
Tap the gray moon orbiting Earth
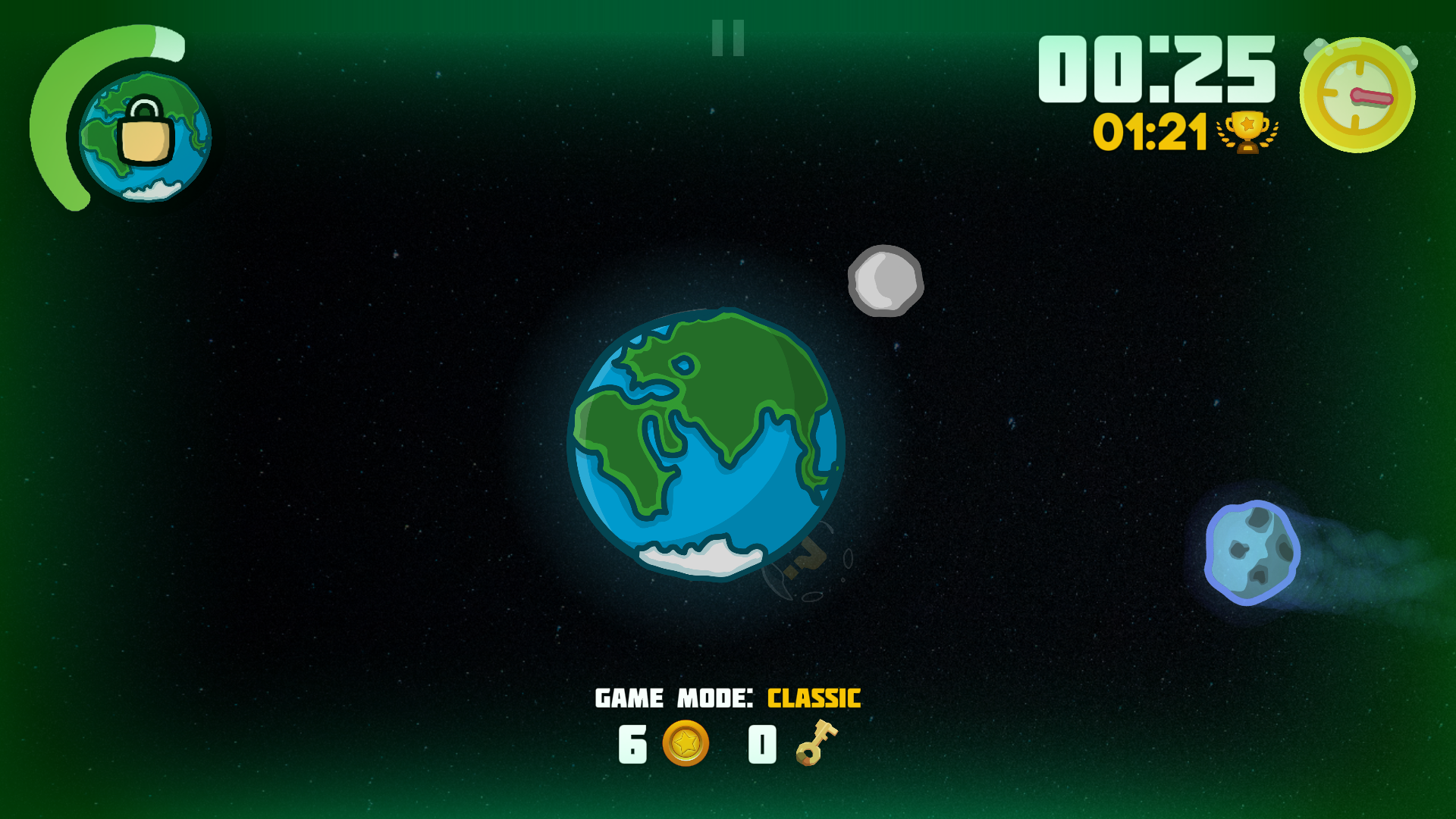884,280
